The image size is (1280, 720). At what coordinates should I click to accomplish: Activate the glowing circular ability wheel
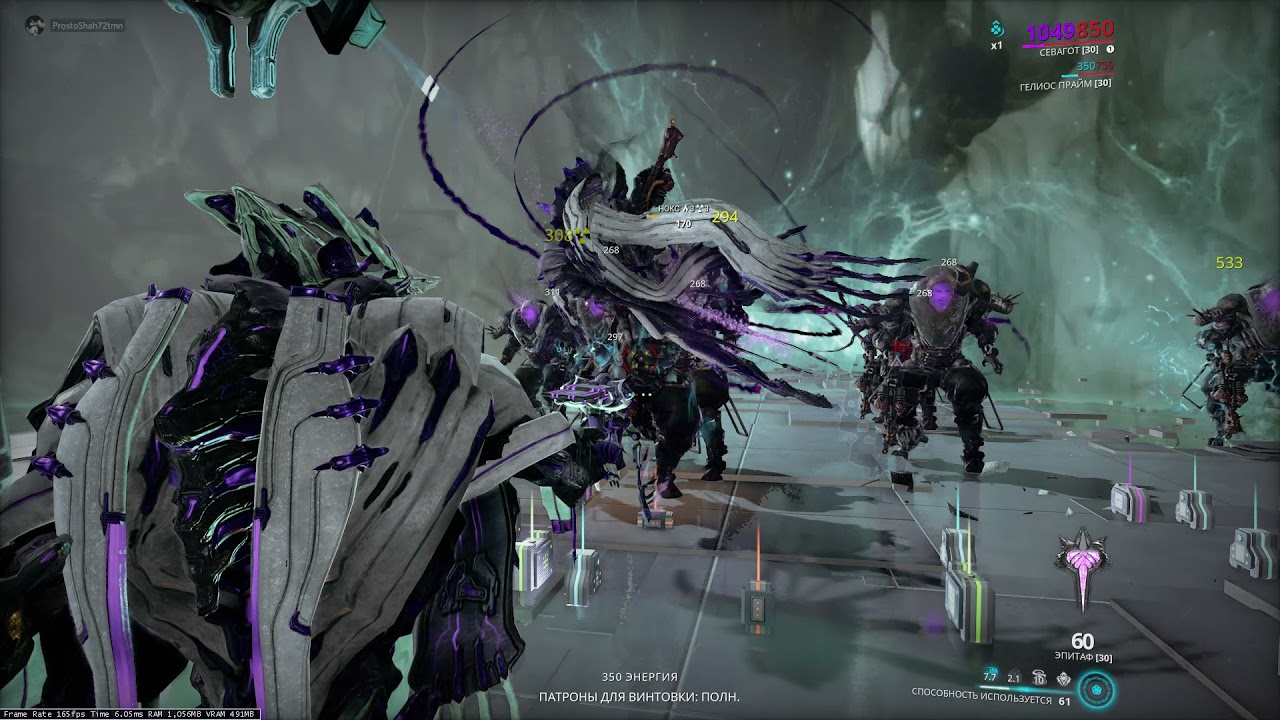pyautogui.click(x=1098, y=690)
